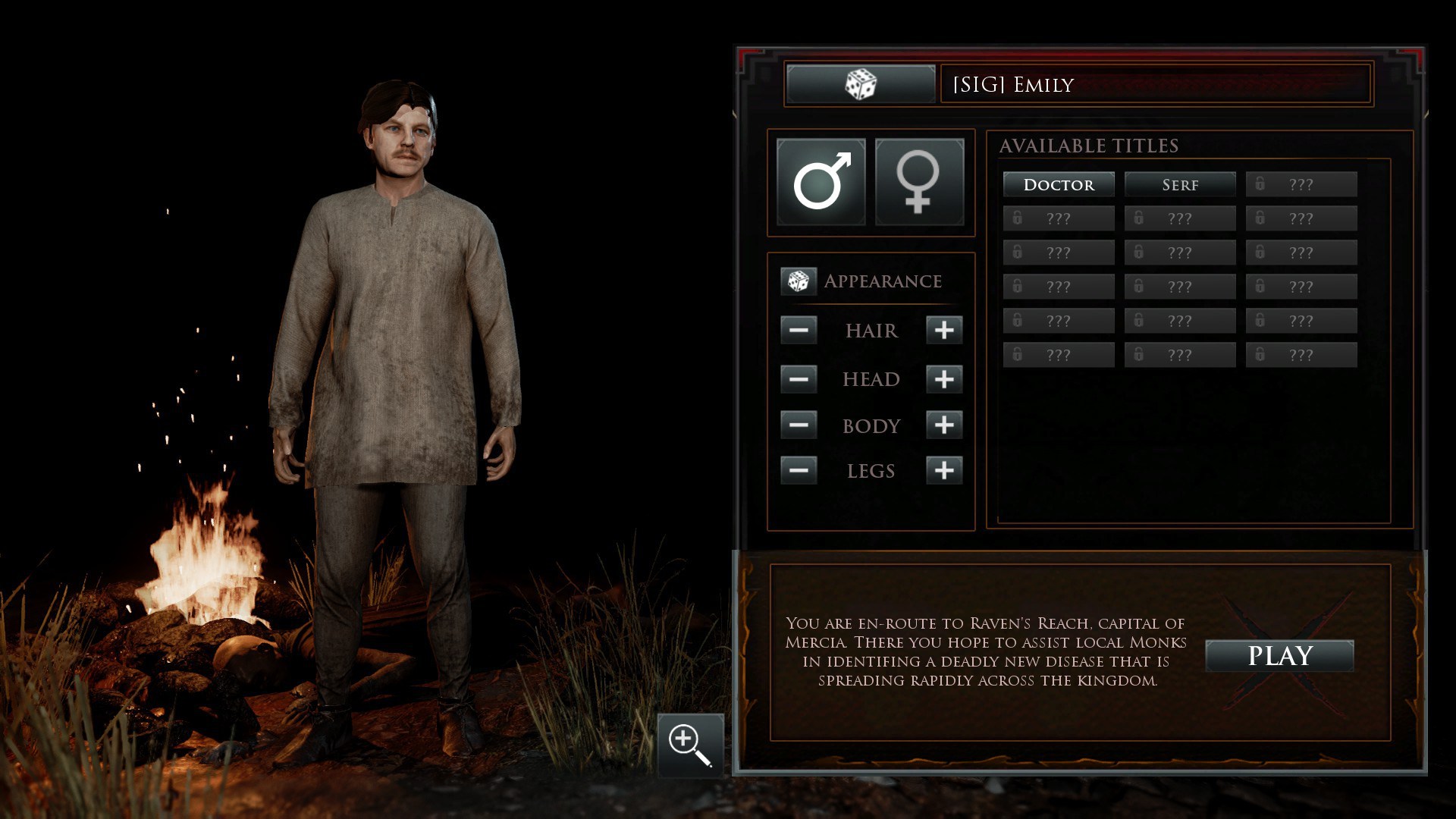Randomize the character name with the dice

tap(861, 84)
